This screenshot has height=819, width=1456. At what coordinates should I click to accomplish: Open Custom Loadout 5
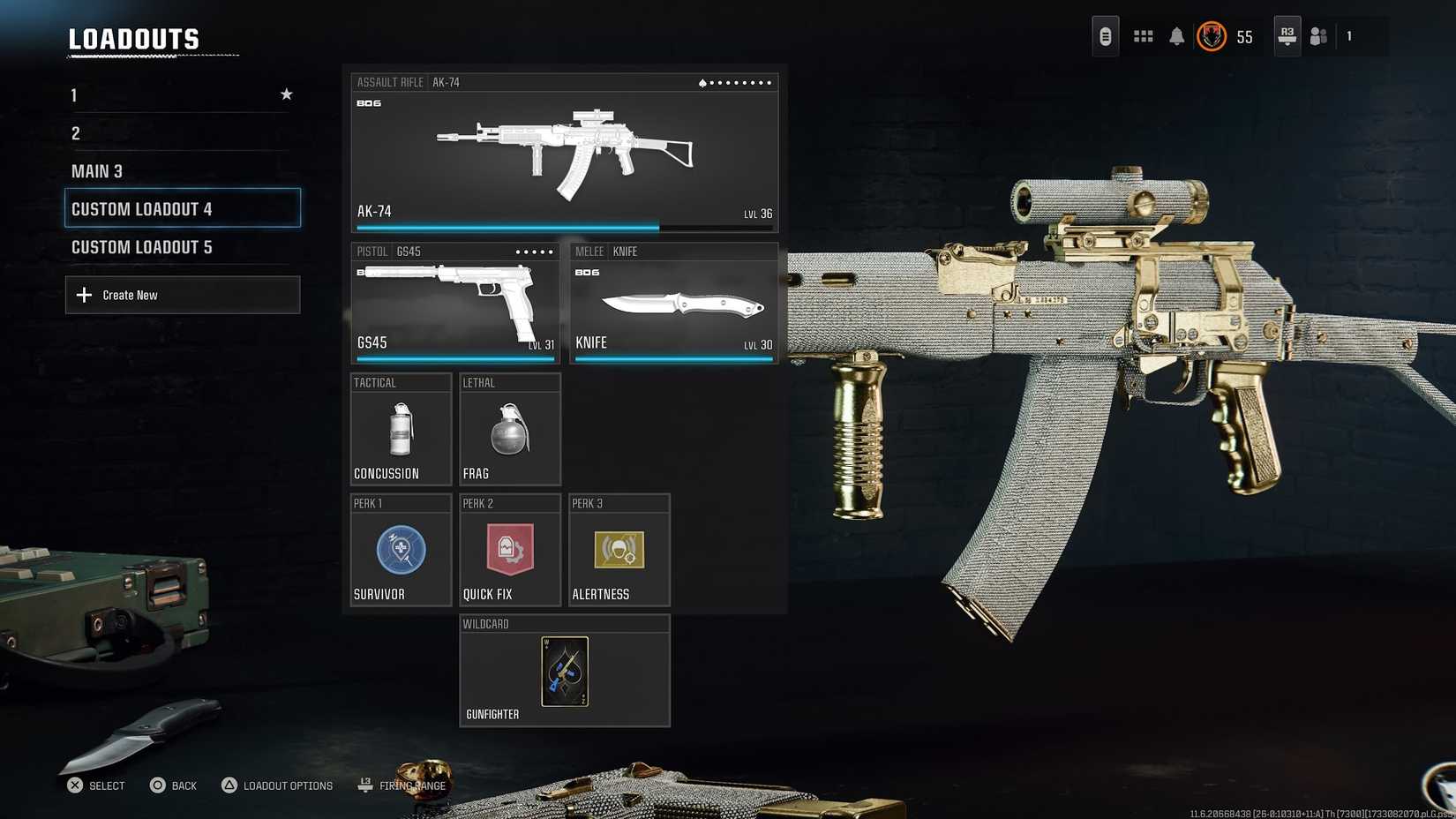point(181,247)
